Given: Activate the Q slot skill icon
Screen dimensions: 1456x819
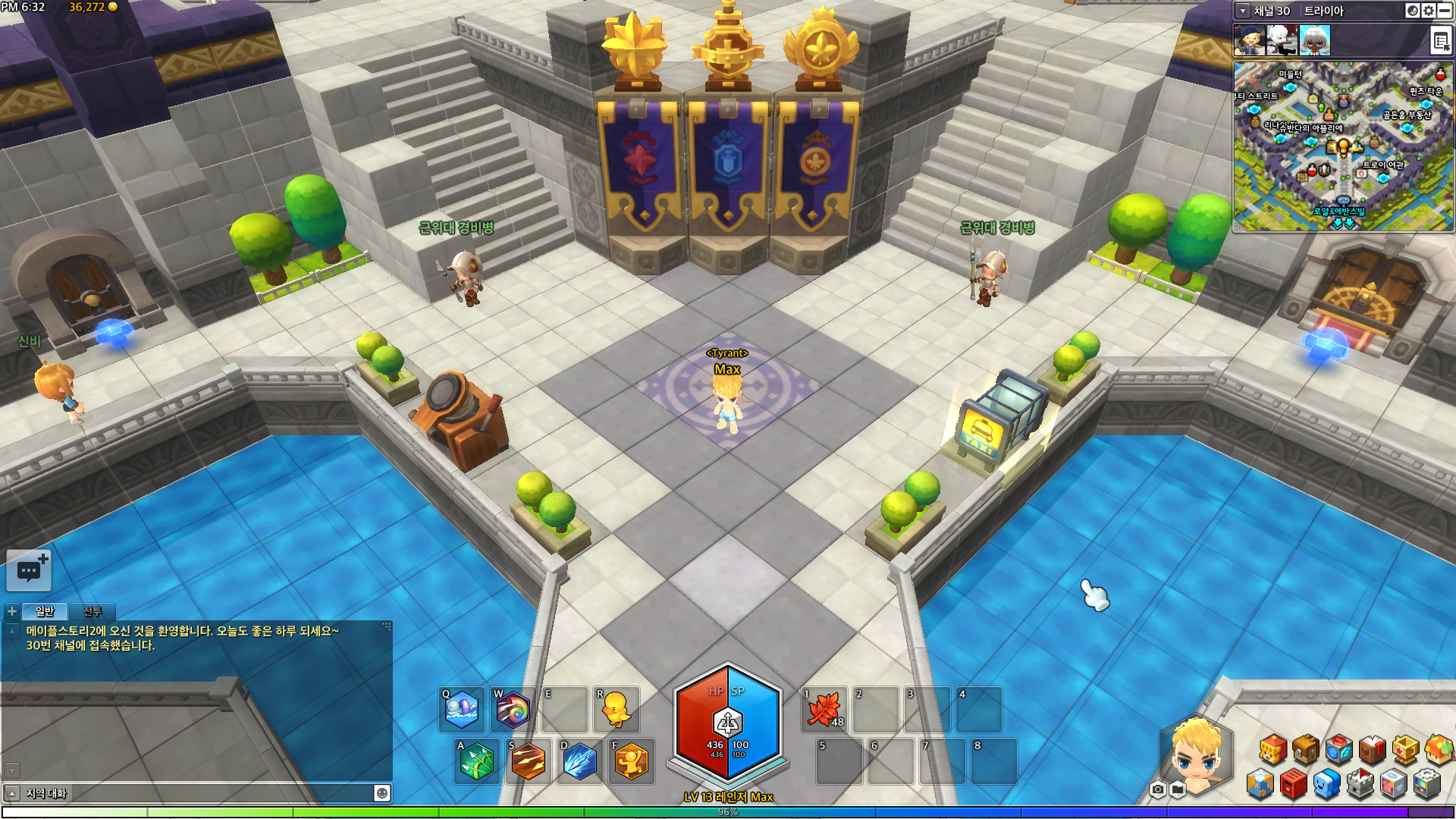Looking at the screenshot, I should [462, 711].
